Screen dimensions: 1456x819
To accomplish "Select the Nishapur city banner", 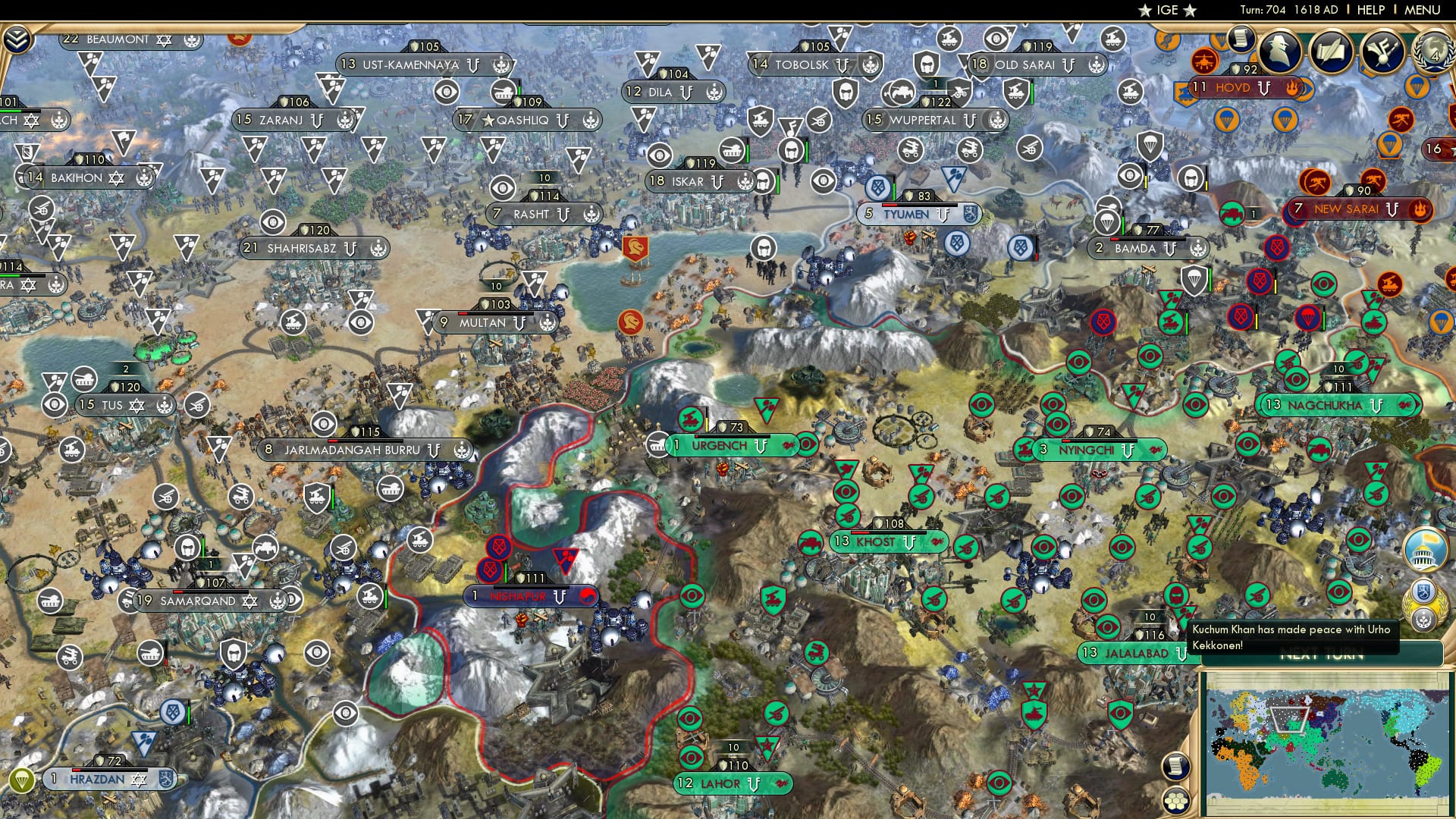I will tap(529, 596).
